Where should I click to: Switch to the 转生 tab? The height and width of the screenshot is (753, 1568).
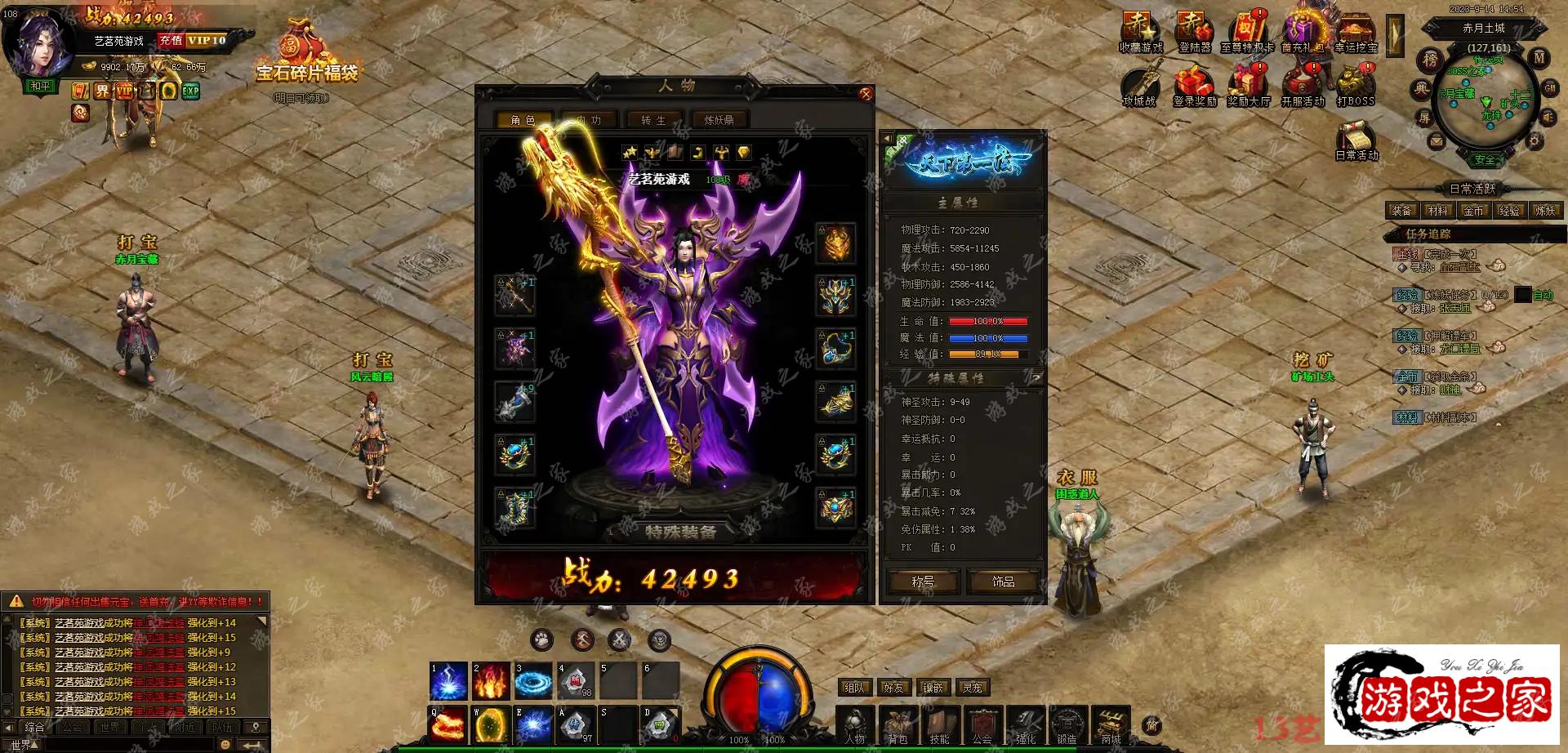(x=653, y=120)
